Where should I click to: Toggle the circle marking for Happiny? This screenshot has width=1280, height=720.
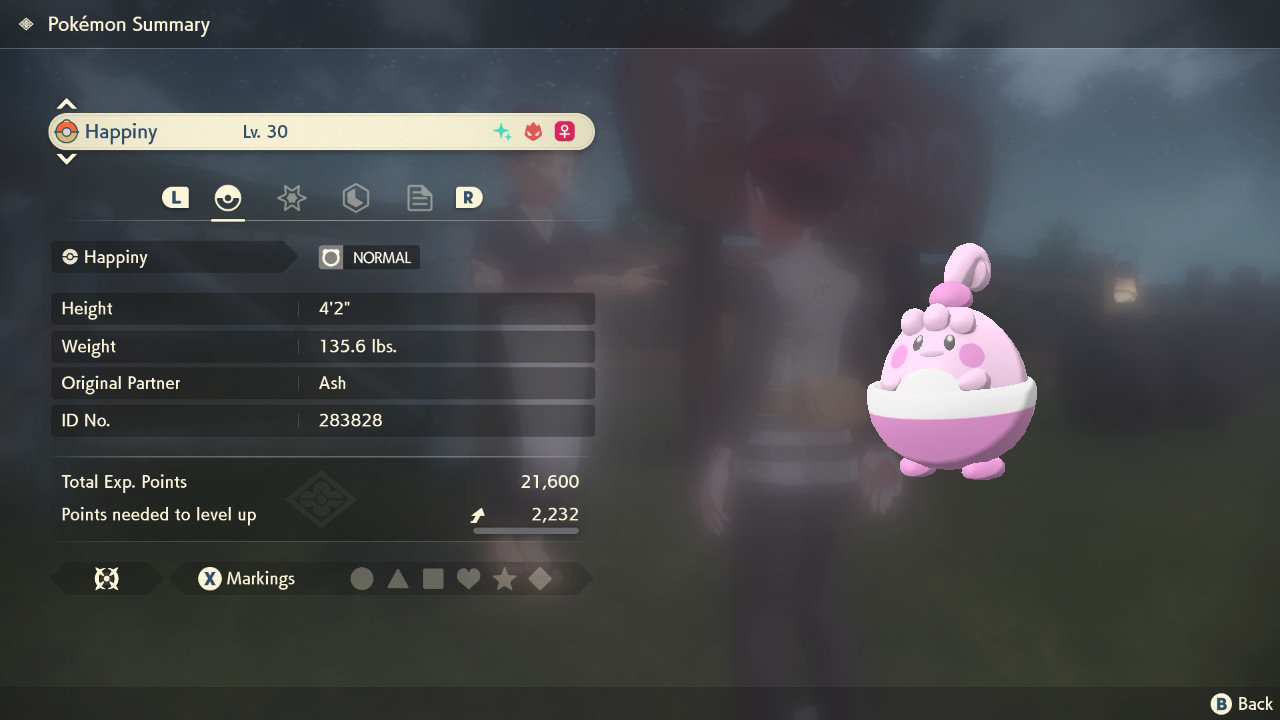(363, 578)
